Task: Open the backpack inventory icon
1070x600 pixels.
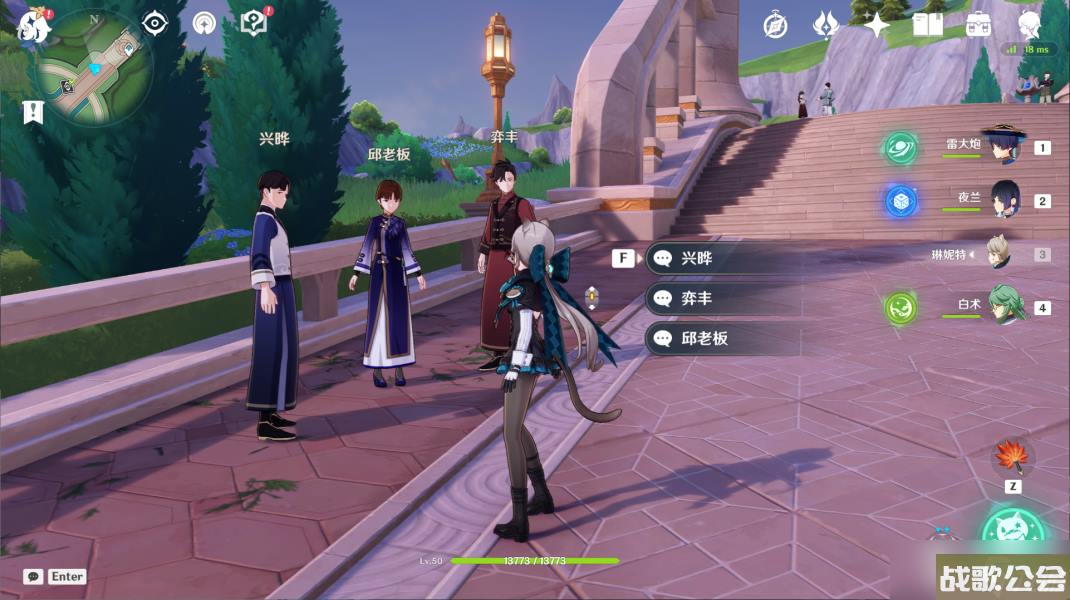Action: coord(979,25)
